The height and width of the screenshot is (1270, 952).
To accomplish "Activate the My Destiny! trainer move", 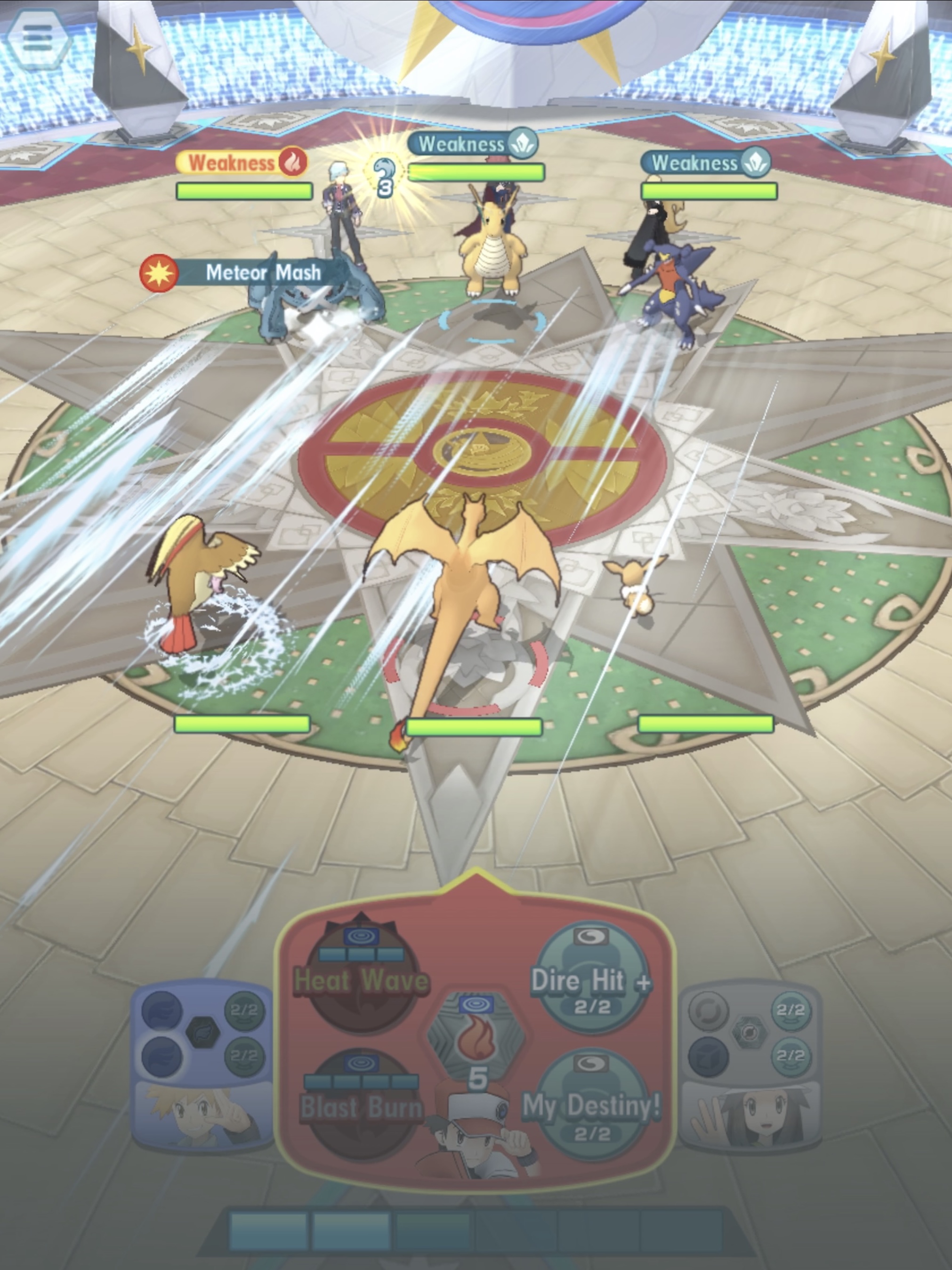I will [592, 1106].
